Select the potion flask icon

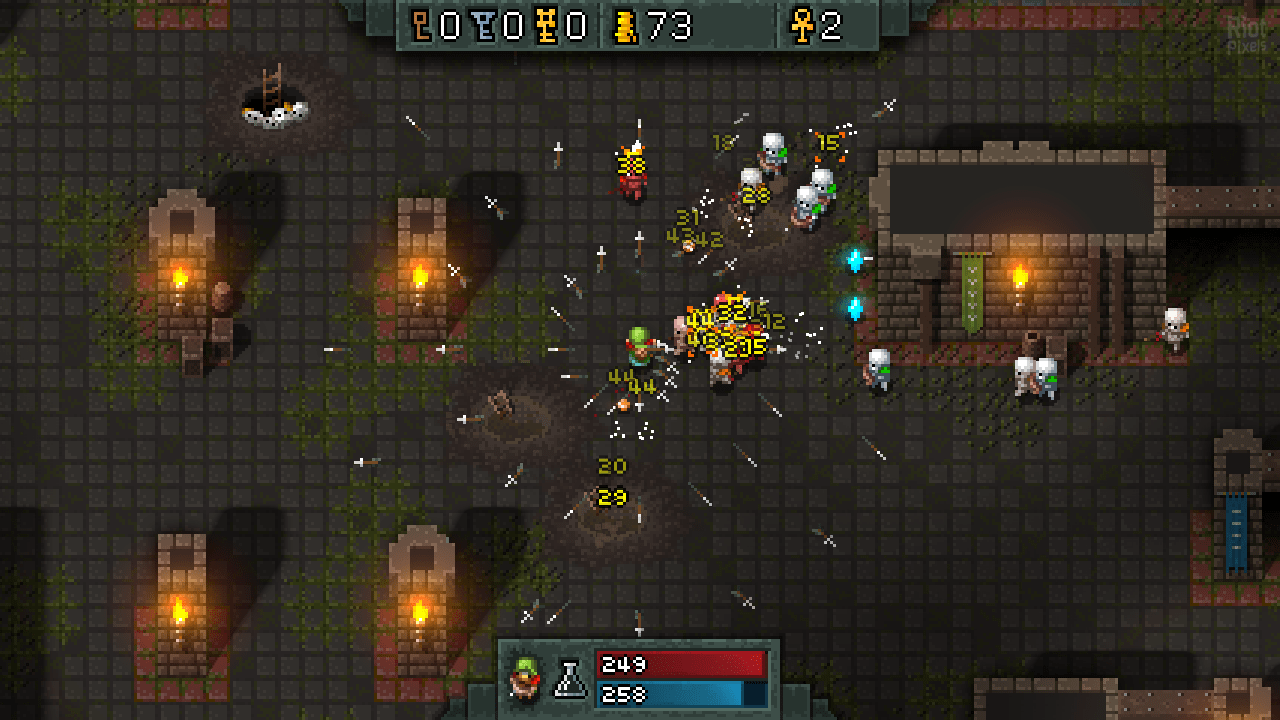tap(571, 679)
